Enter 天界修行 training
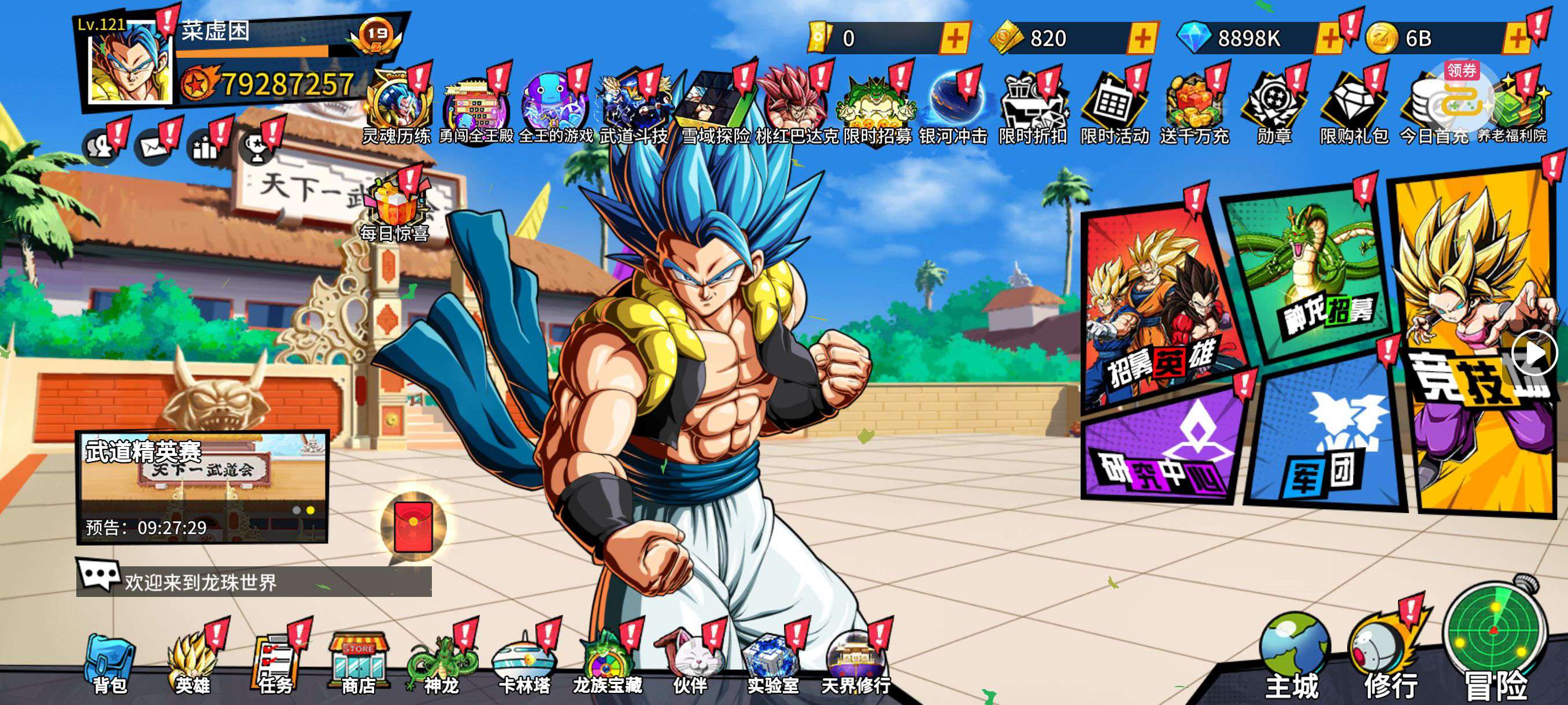1568x705 pixels. (855, 664)
